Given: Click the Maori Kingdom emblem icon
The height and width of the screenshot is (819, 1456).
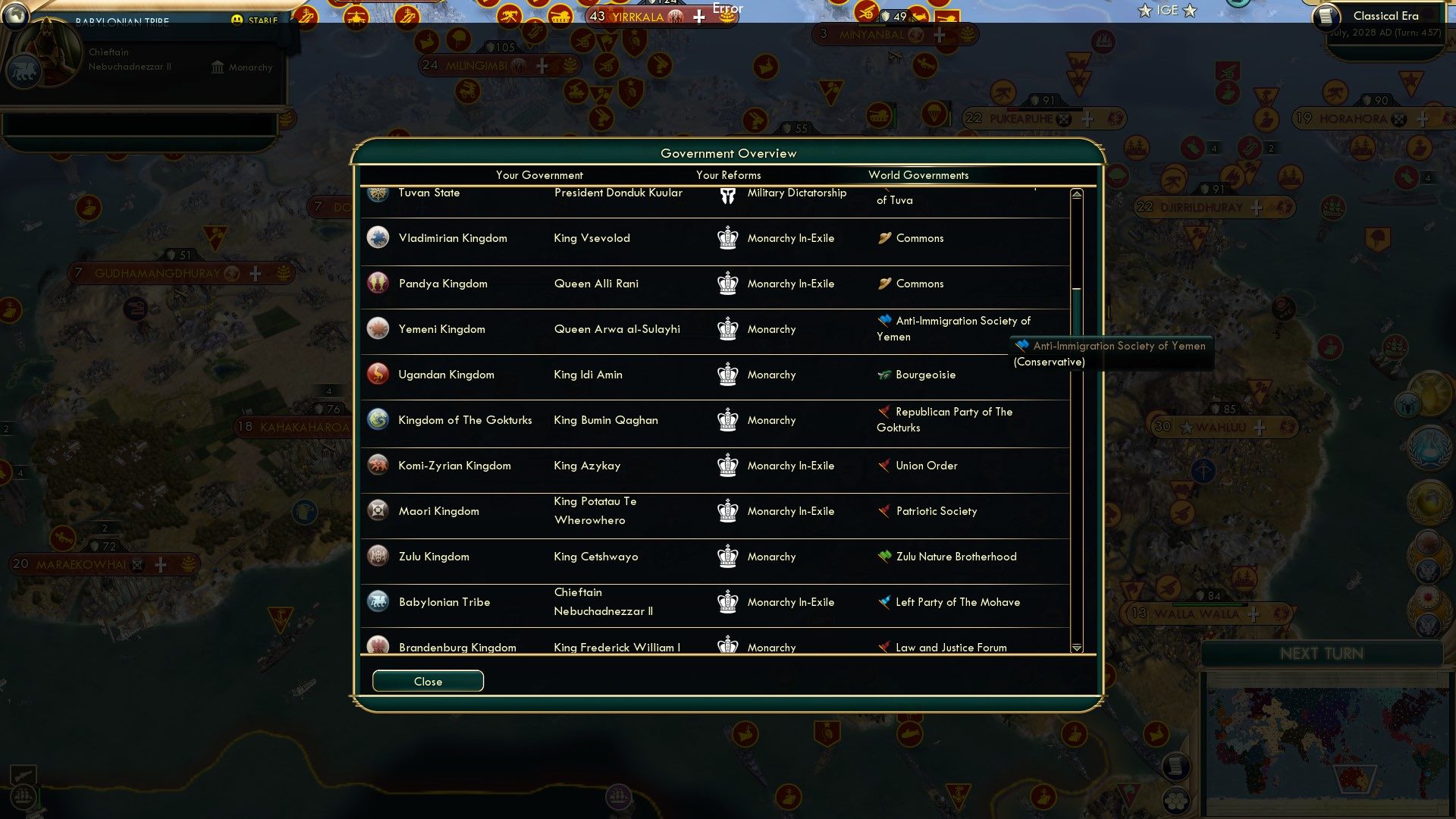Looking at the screenshot, I should pos(377,510).
